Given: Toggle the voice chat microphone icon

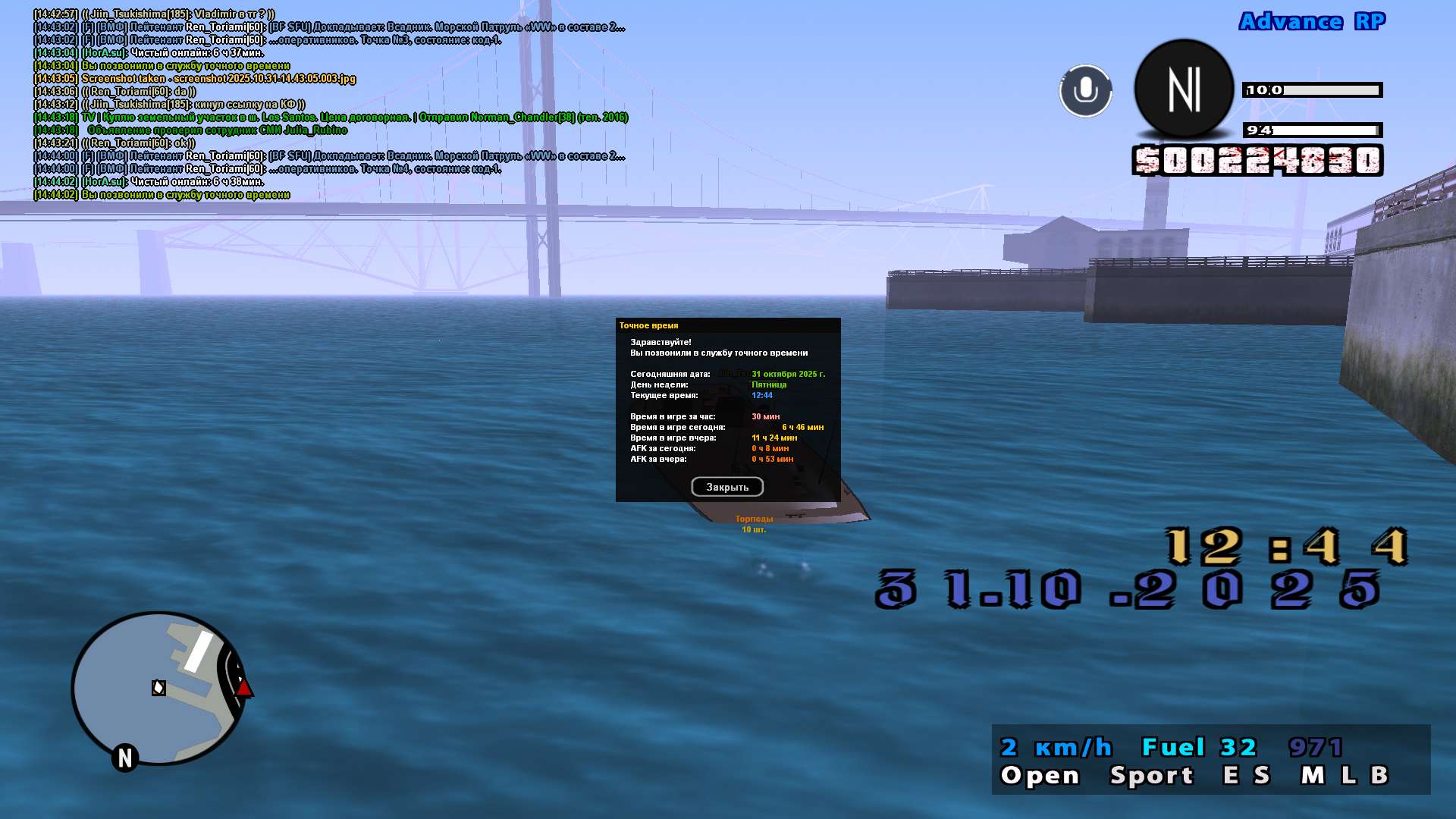Looking at the screenshot, I should [x=1085, y=91].
